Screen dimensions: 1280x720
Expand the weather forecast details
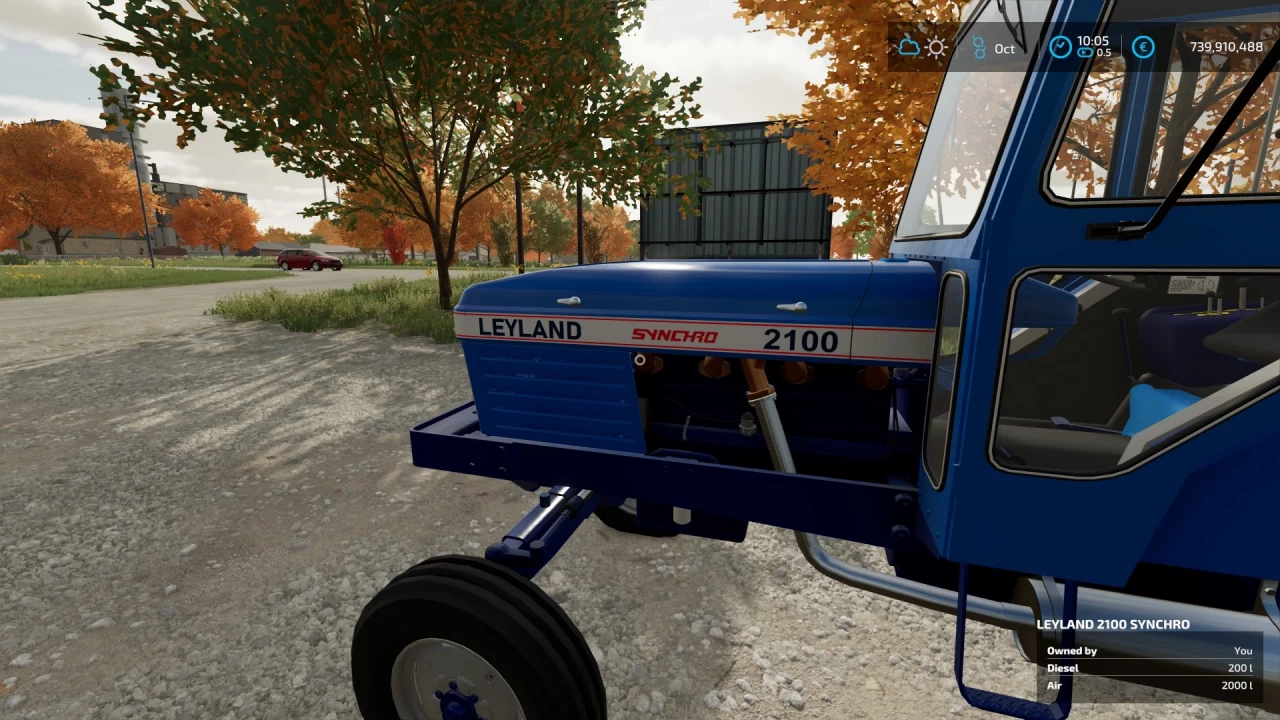point(922,47)
